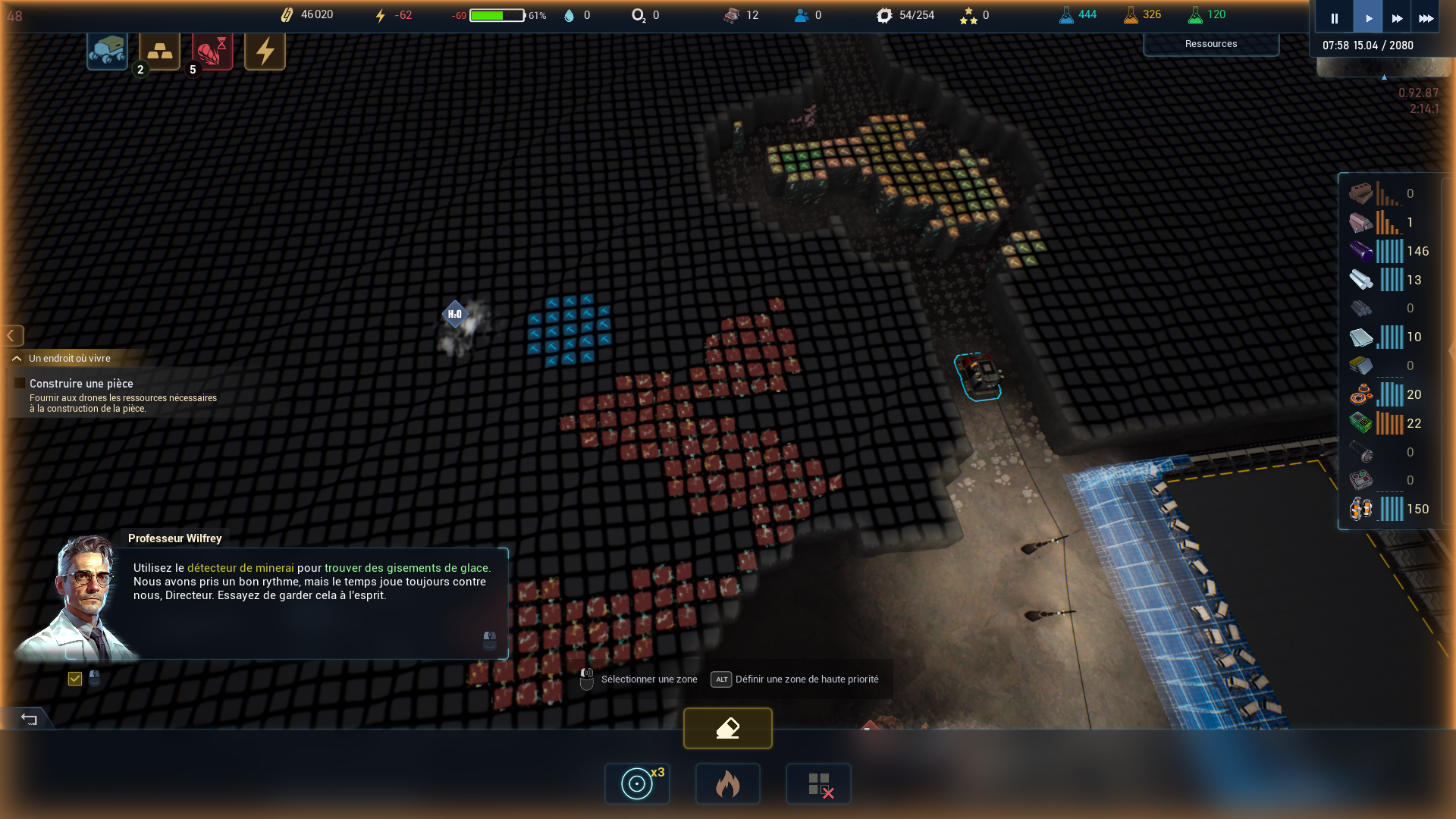Select the 'Construire une pièce' objective

tap(81, 384)
